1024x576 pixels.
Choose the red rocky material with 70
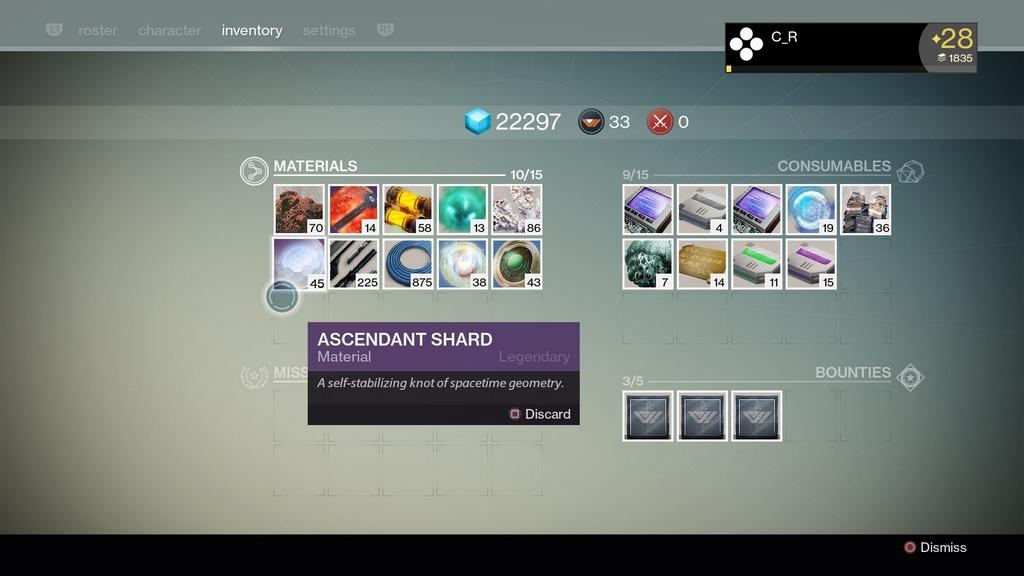pyautogui.click(x=299, y=209)
